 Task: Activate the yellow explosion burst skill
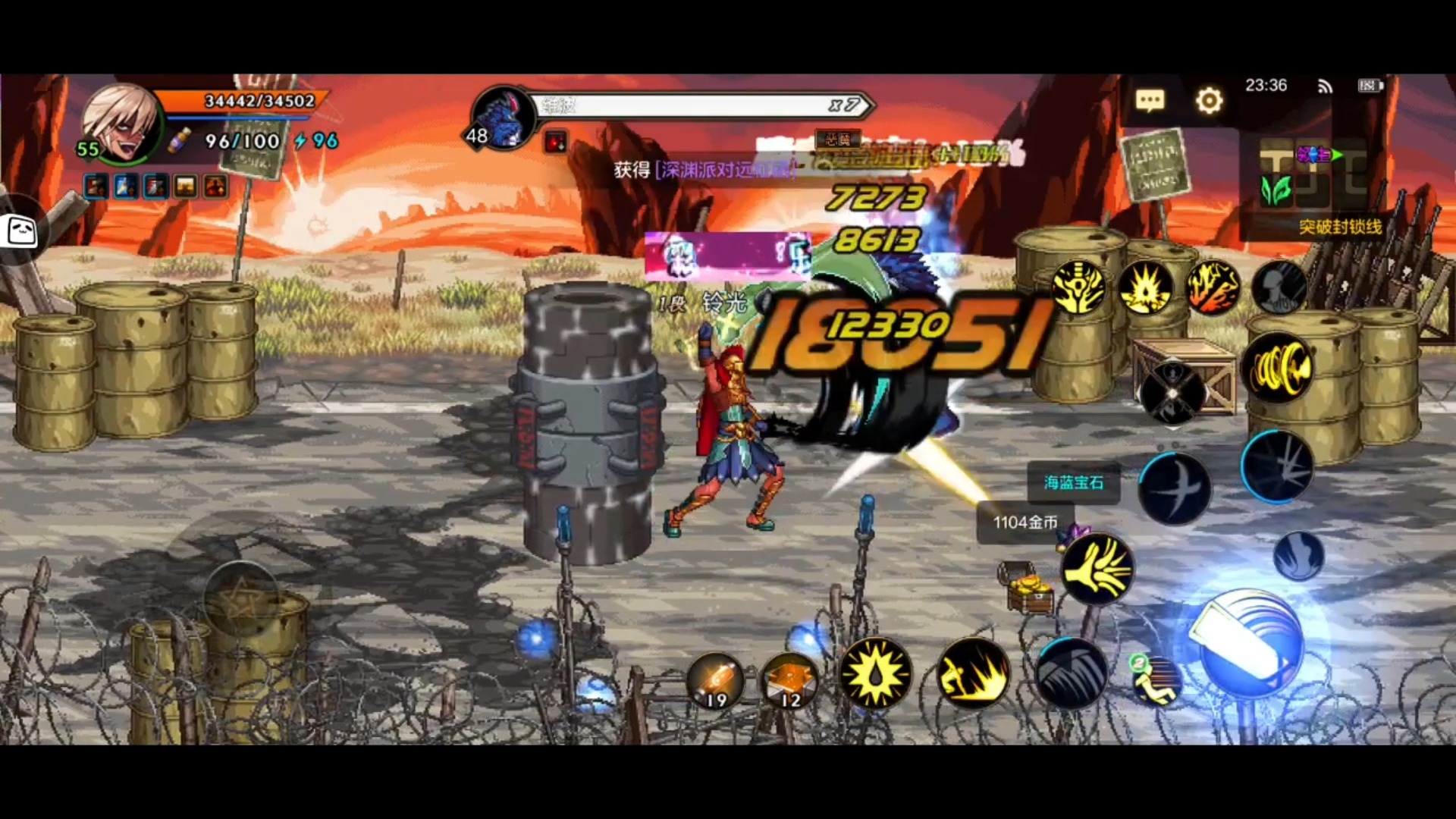1145,287
